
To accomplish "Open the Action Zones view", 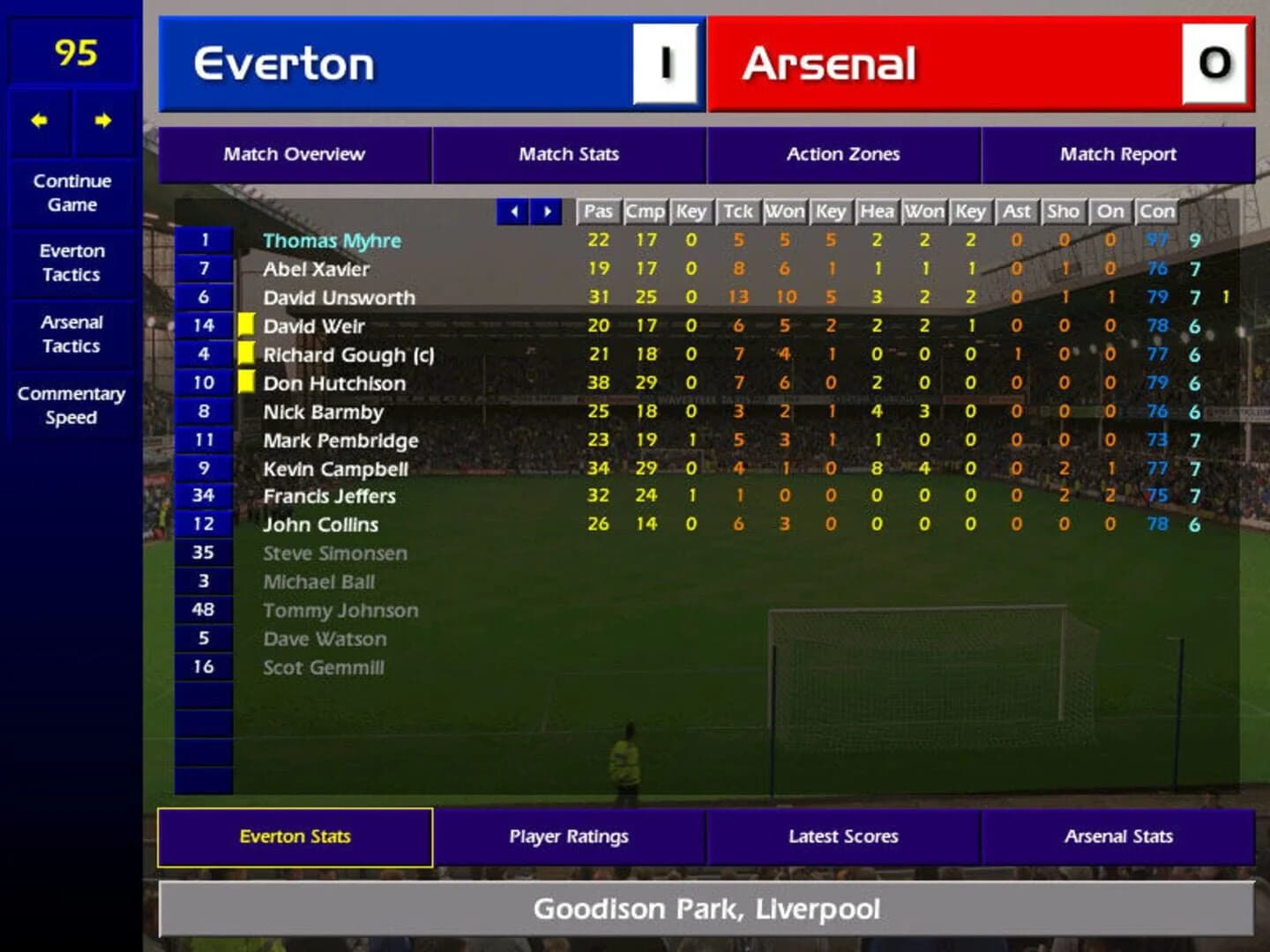I will point(843,154).
